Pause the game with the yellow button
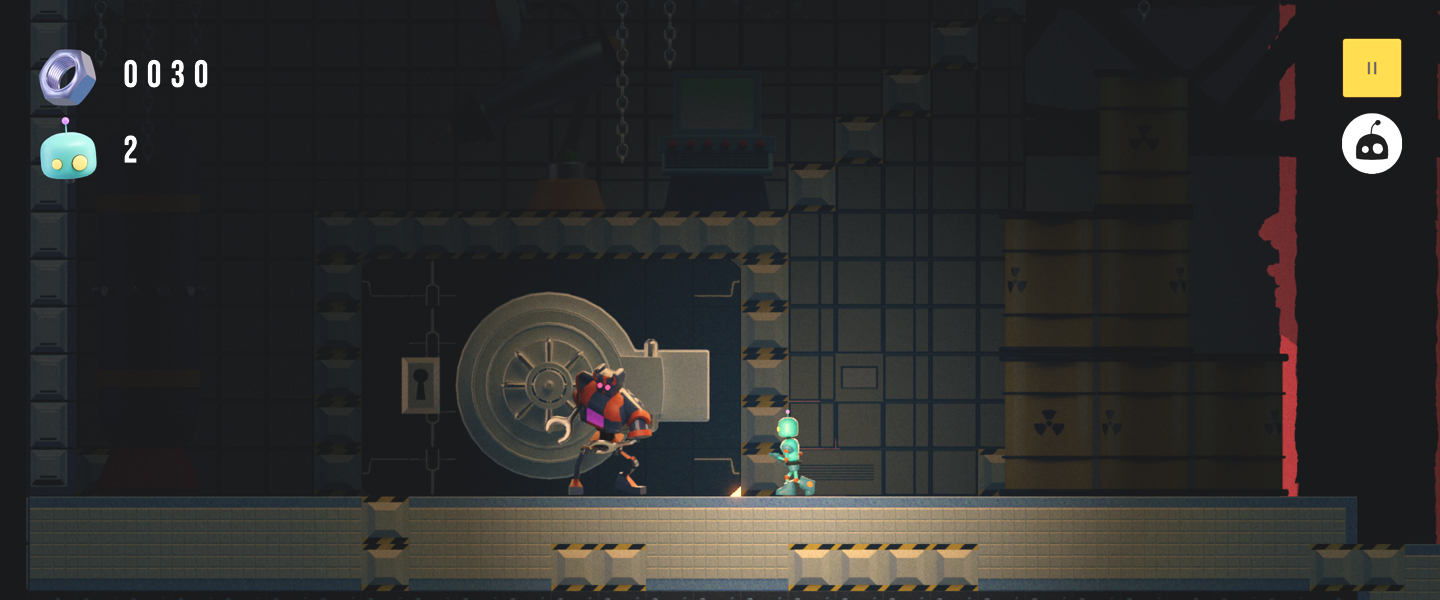 pos(1371,68)
